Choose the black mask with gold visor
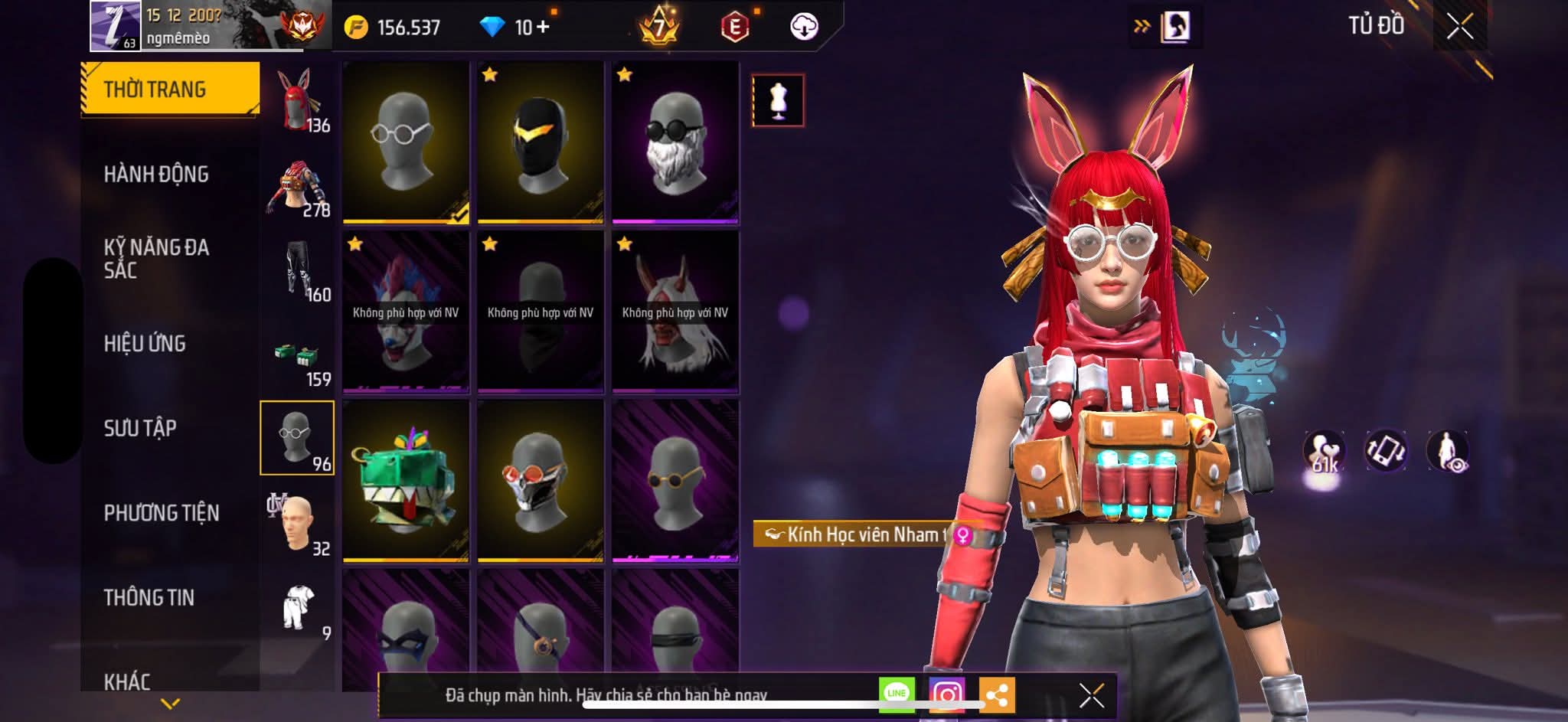1568x722 pixels. [x=541, y=142]
